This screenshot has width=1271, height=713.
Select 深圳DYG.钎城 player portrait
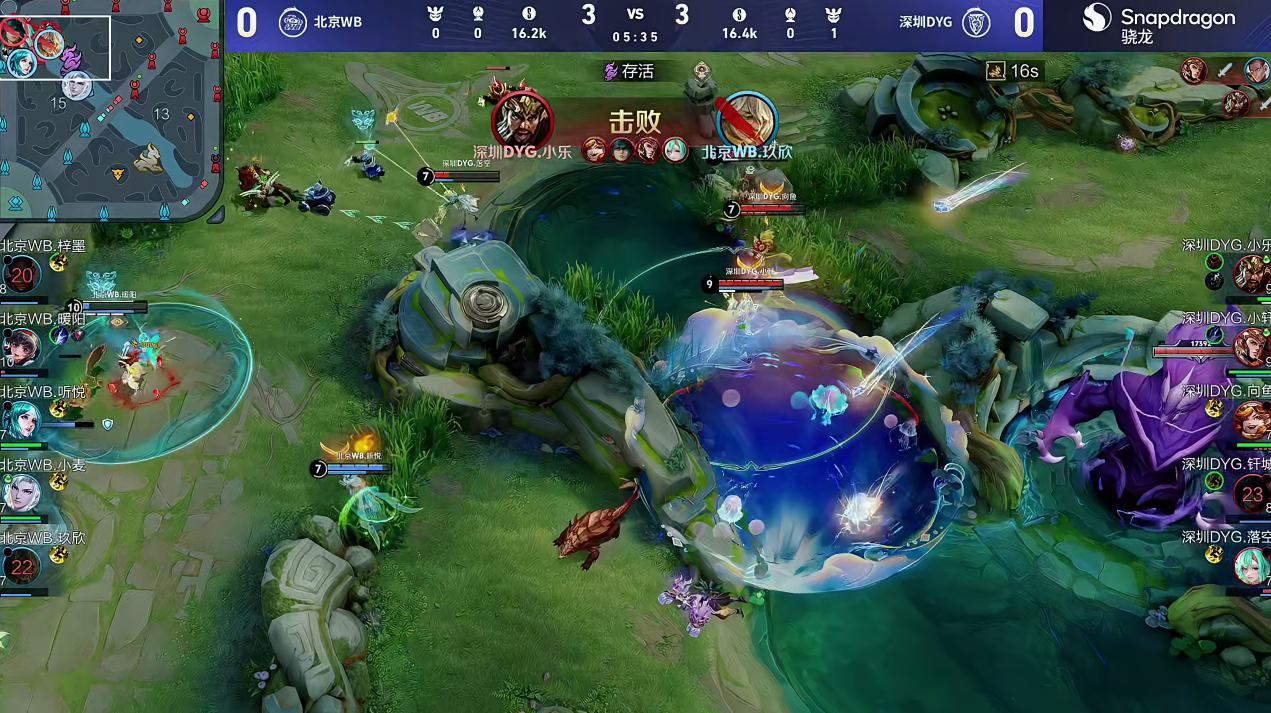pos(1252,493)
